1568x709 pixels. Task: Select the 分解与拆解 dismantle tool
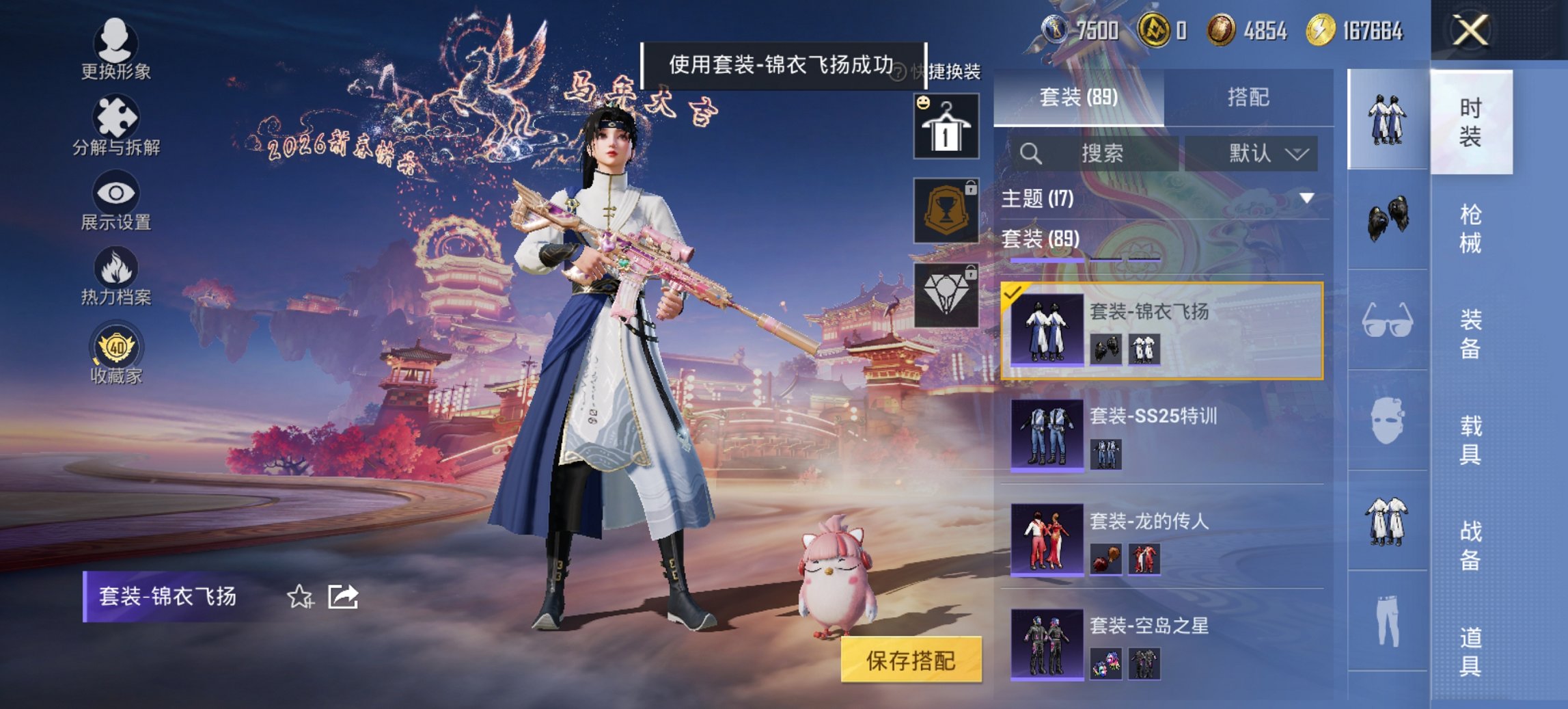115,126
